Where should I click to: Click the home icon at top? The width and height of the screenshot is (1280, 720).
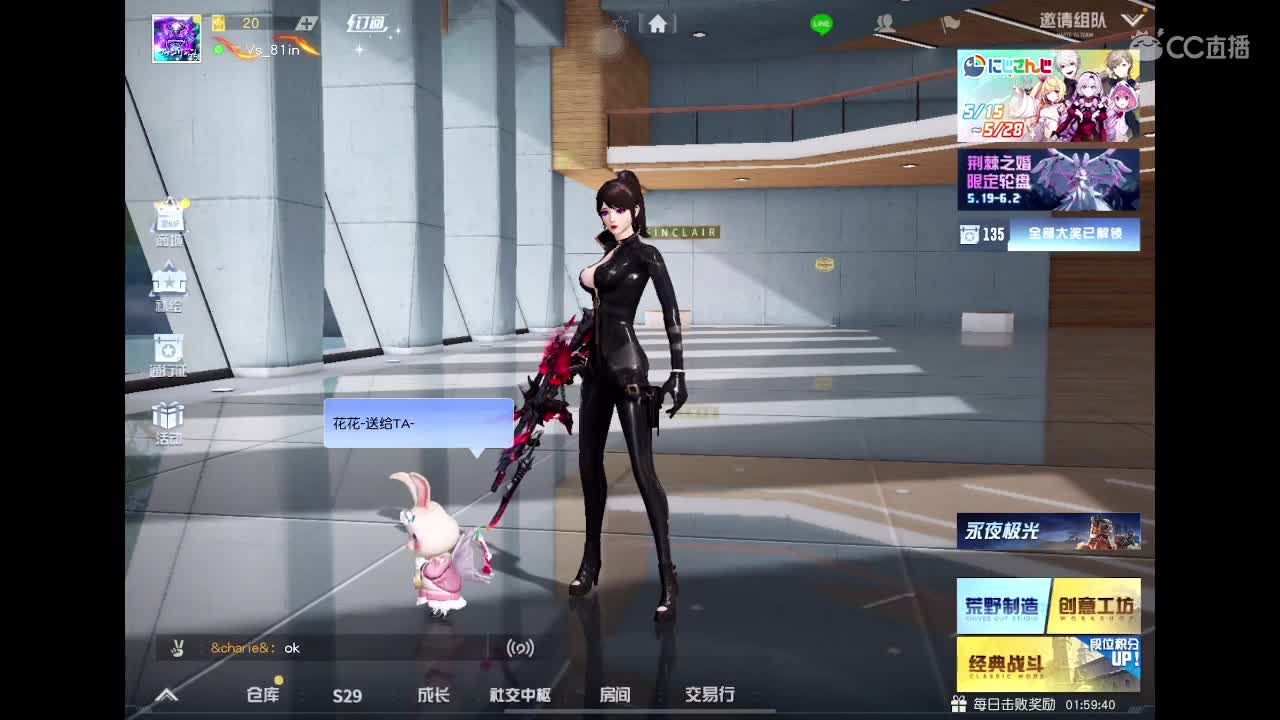[x=658, y=22]
